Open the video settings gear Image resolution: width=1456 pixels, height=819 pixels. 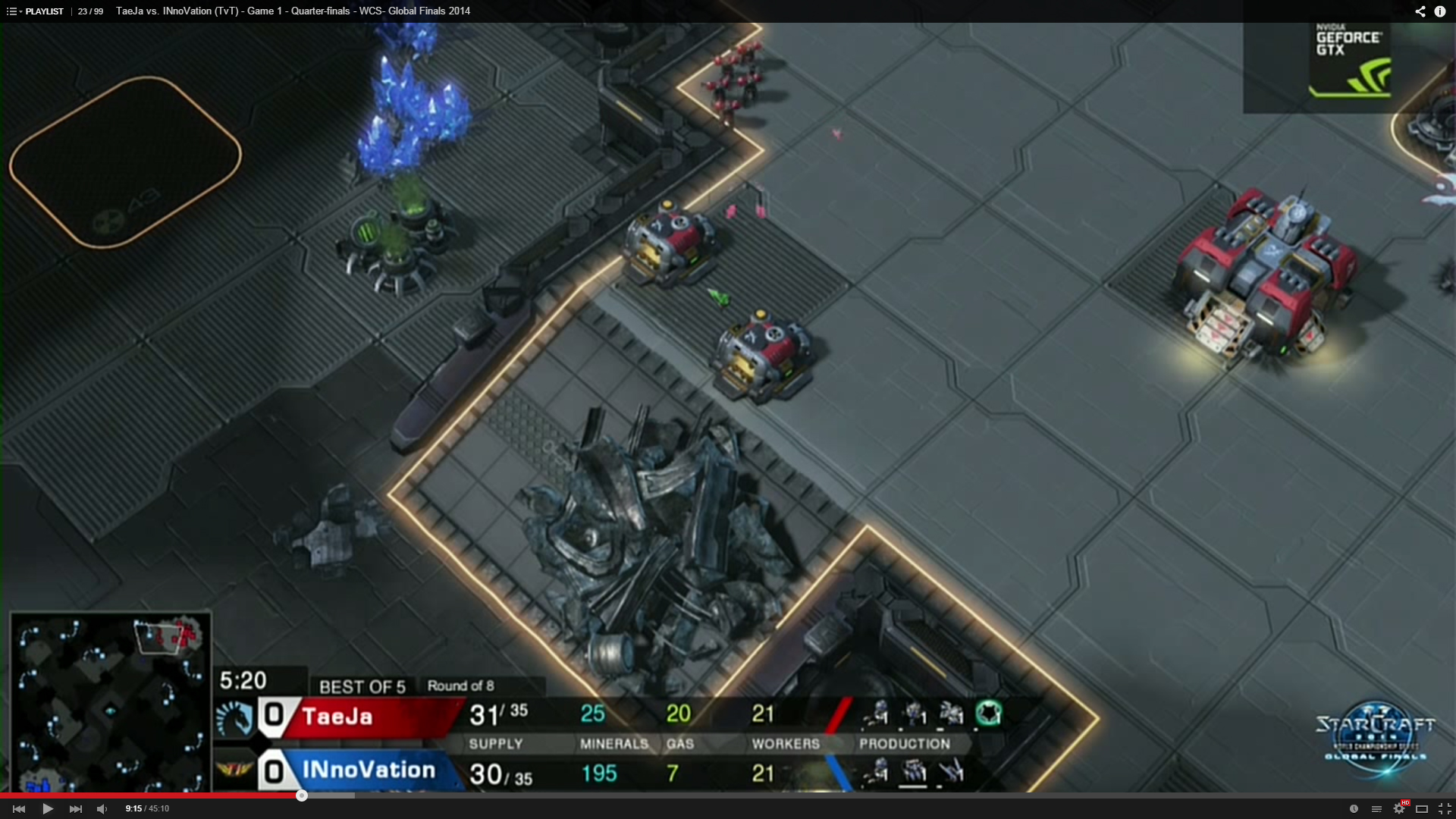[x=1399, y=808]
